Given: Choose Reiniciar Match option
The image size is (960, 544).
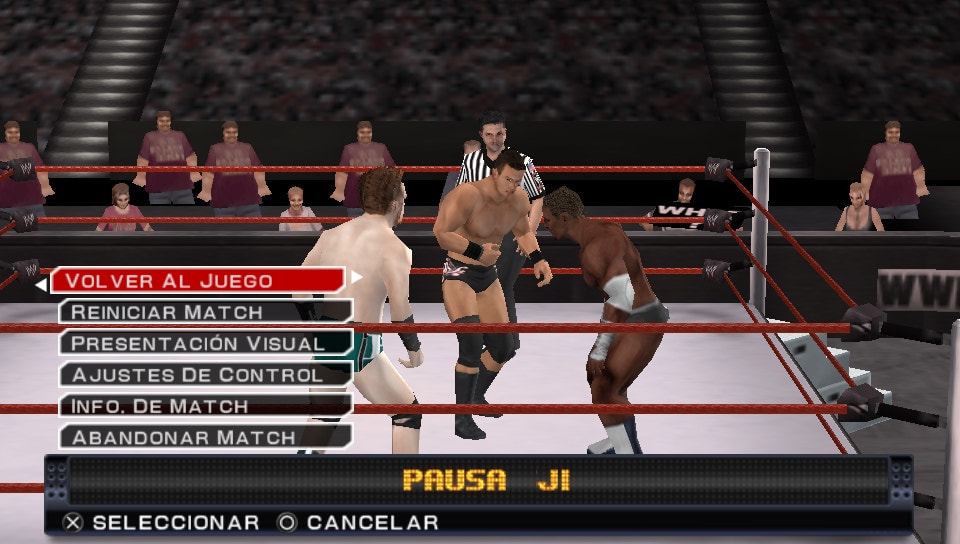Looking at the screenshot, I should point(204,312).
